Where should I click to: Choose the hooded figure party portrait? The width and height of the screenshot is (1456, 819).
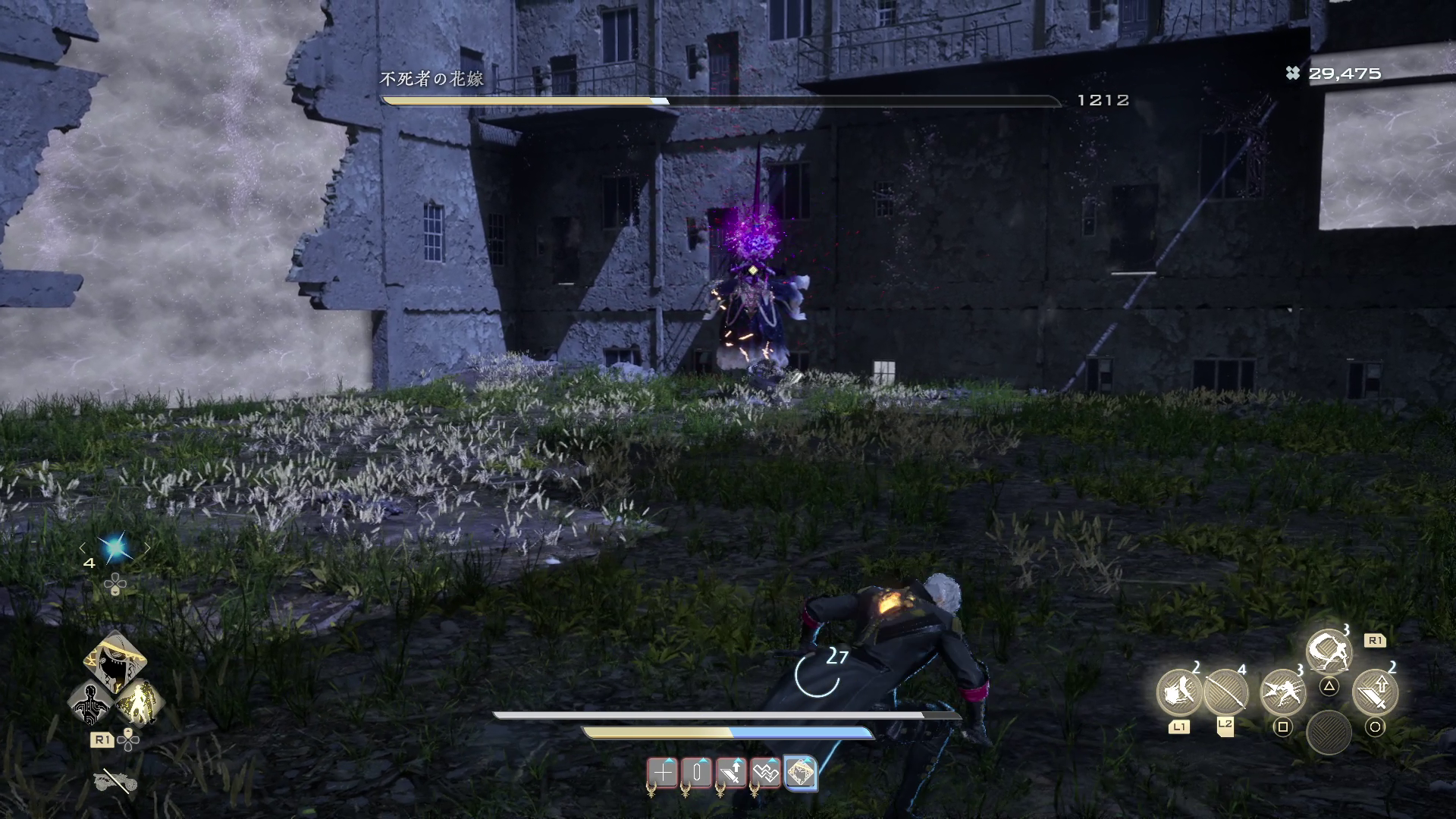click(x=115, y=661)
